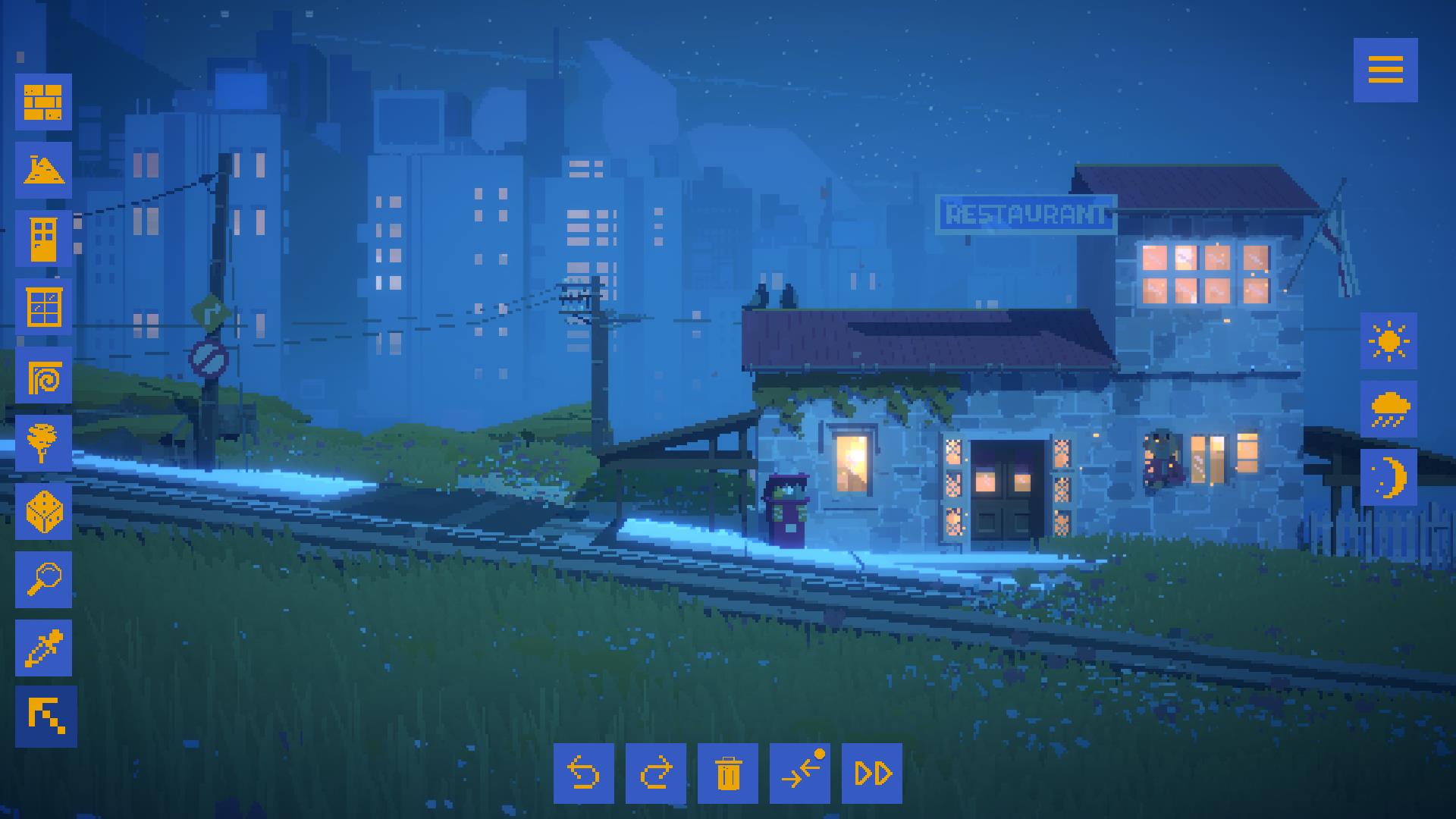
Task: Set night mode with the moon icon
Action: [x=1389, y=478]
